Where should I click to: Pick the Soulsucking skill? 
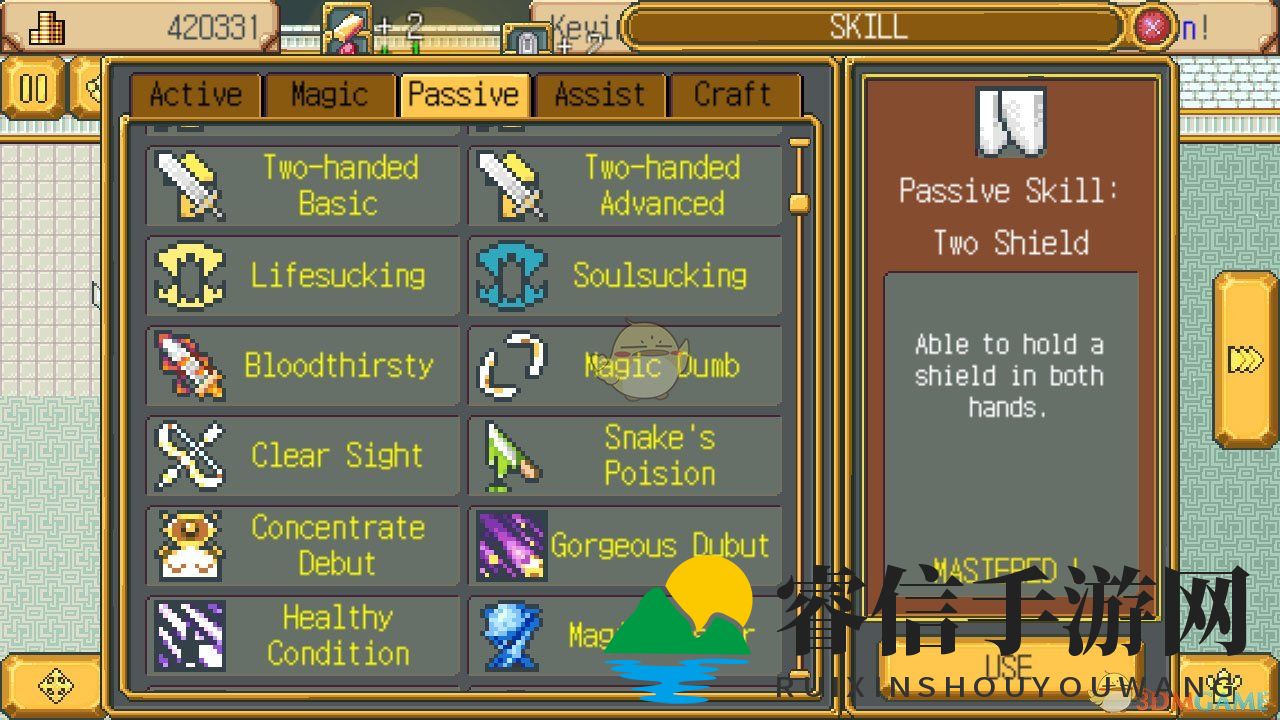tap(624, 276)
